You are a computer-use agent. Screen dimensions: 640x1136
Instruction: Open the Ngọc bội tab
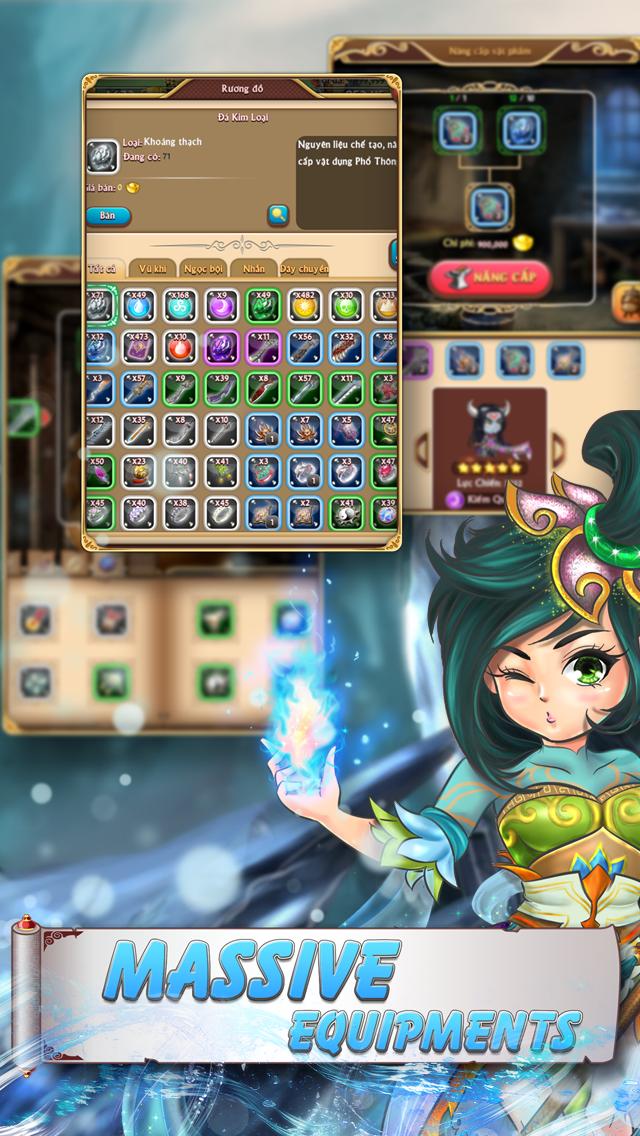coord(202,268)
